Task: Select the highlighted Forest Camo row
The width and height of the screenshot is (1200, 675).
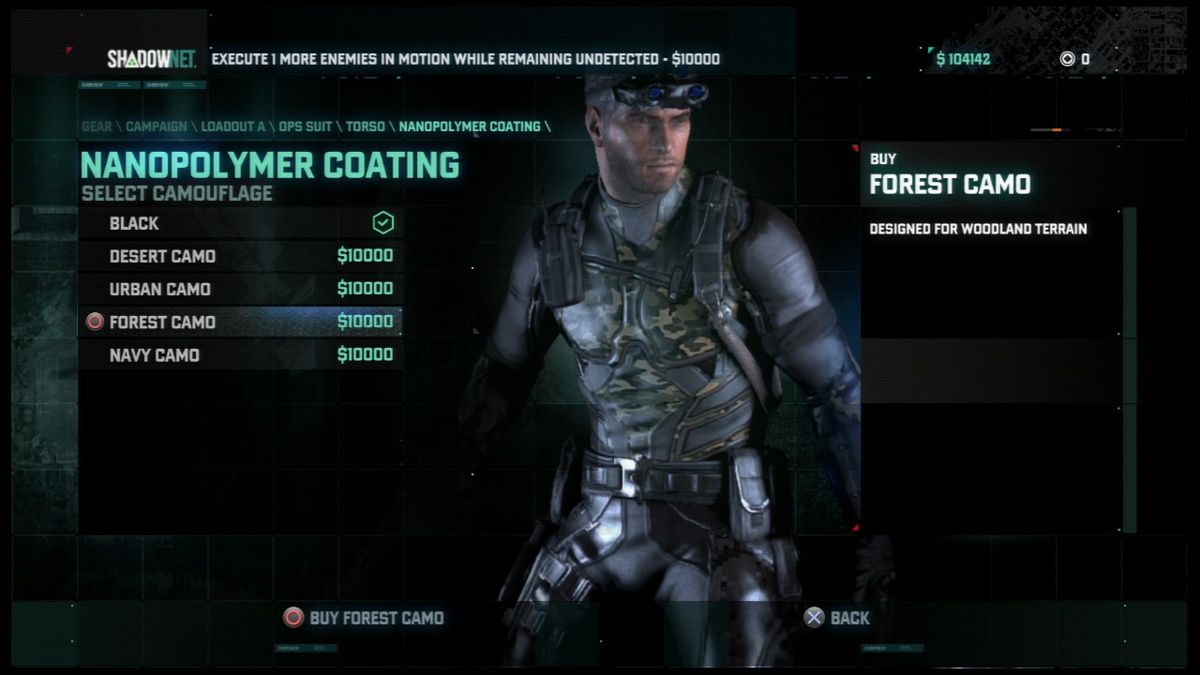Action: (240, 322)
